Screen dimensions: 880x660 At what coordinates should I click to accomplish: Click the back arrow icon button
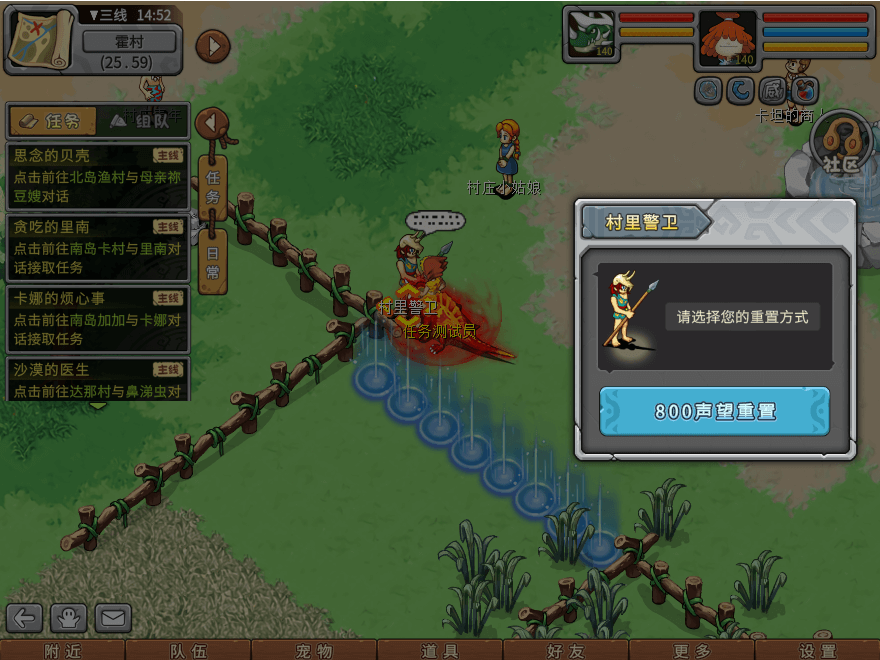point(25,618)
